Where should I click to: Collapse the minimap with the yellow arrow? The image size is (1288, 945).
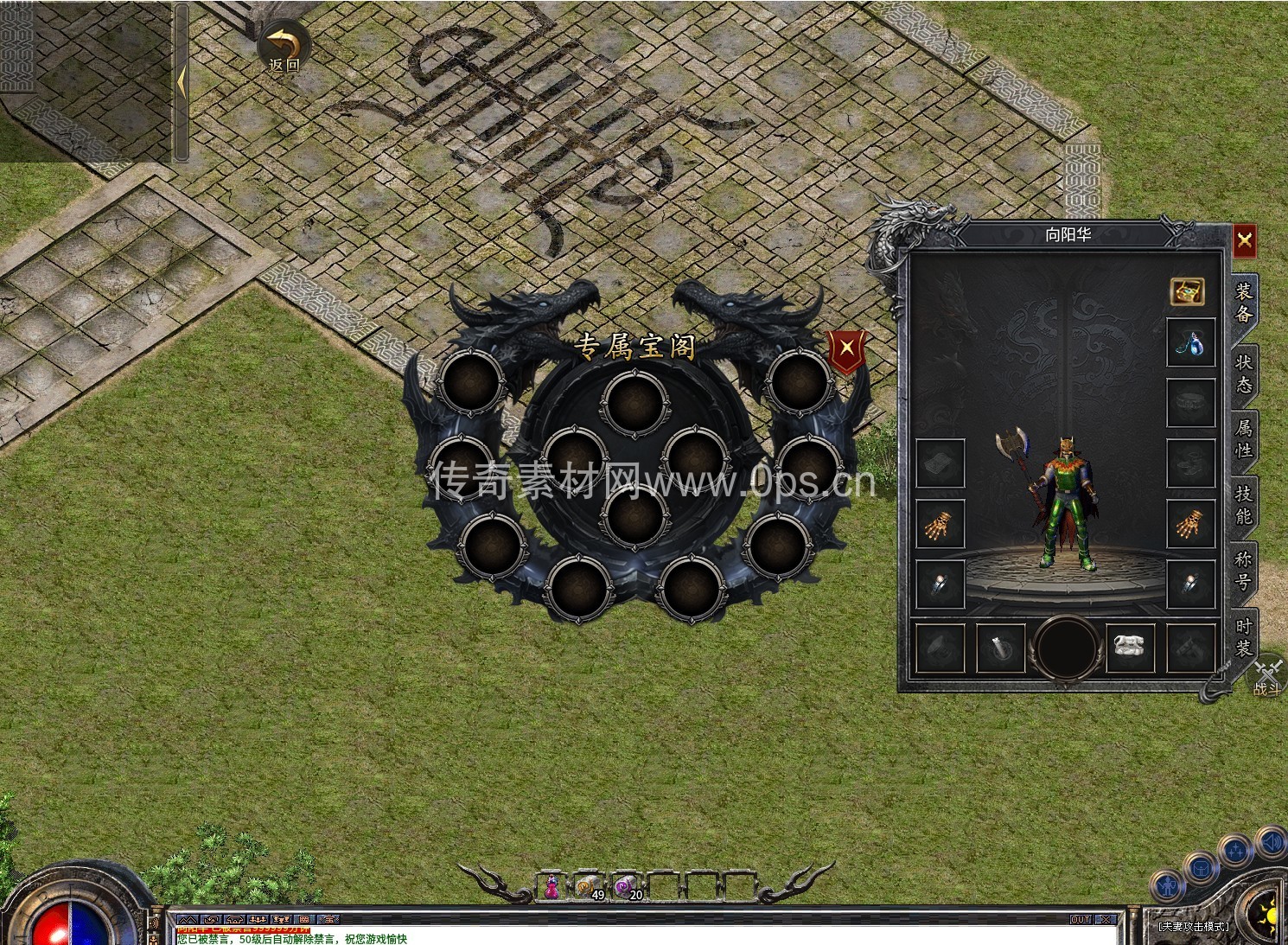click(x=182, y=83)
